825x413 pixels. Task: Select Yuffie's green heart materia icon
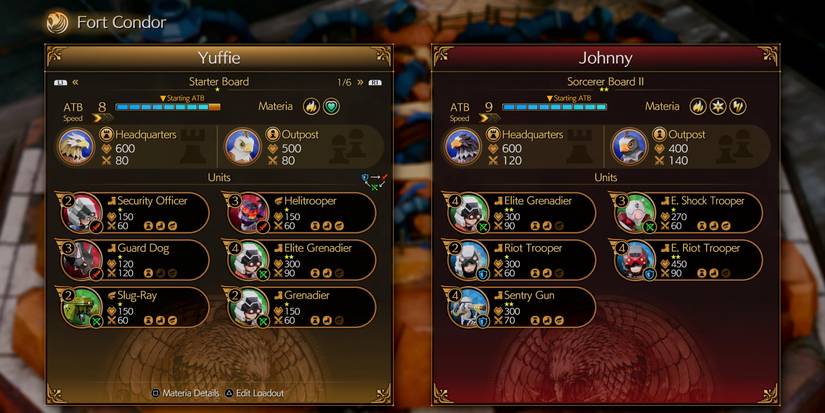(x=332, y=106)
